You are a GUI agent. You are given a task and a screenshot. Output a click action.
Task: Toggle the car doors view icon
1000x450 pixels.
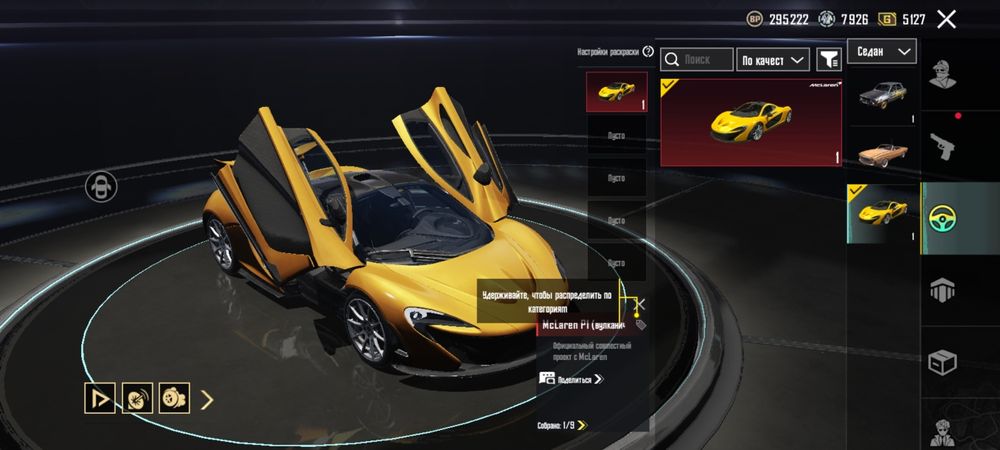tap(101, 187)
